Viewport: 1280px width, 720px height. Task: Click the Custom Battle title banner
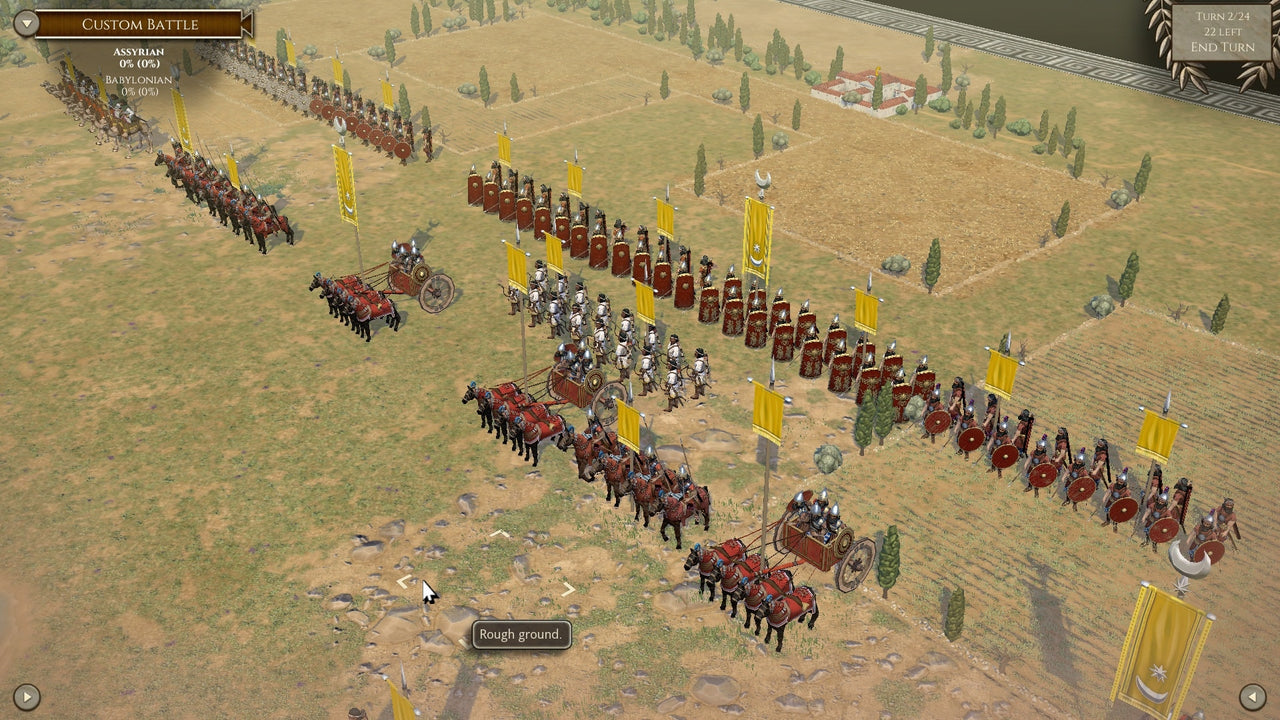(x=140, y=23)
